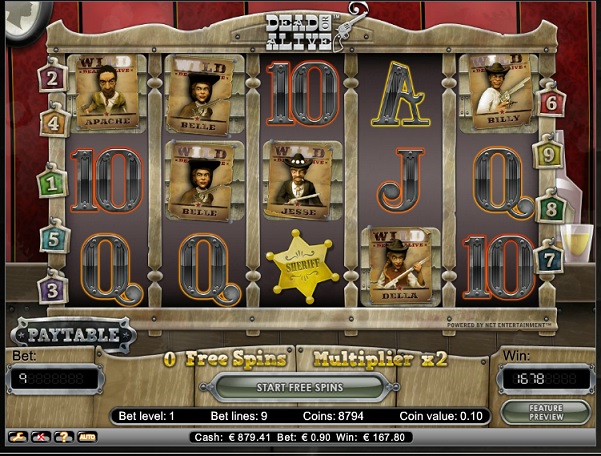Open the wrench settings icon
The height and width of the screenshot is (456, 601).
pyautogui.click(x=17, y=437)
